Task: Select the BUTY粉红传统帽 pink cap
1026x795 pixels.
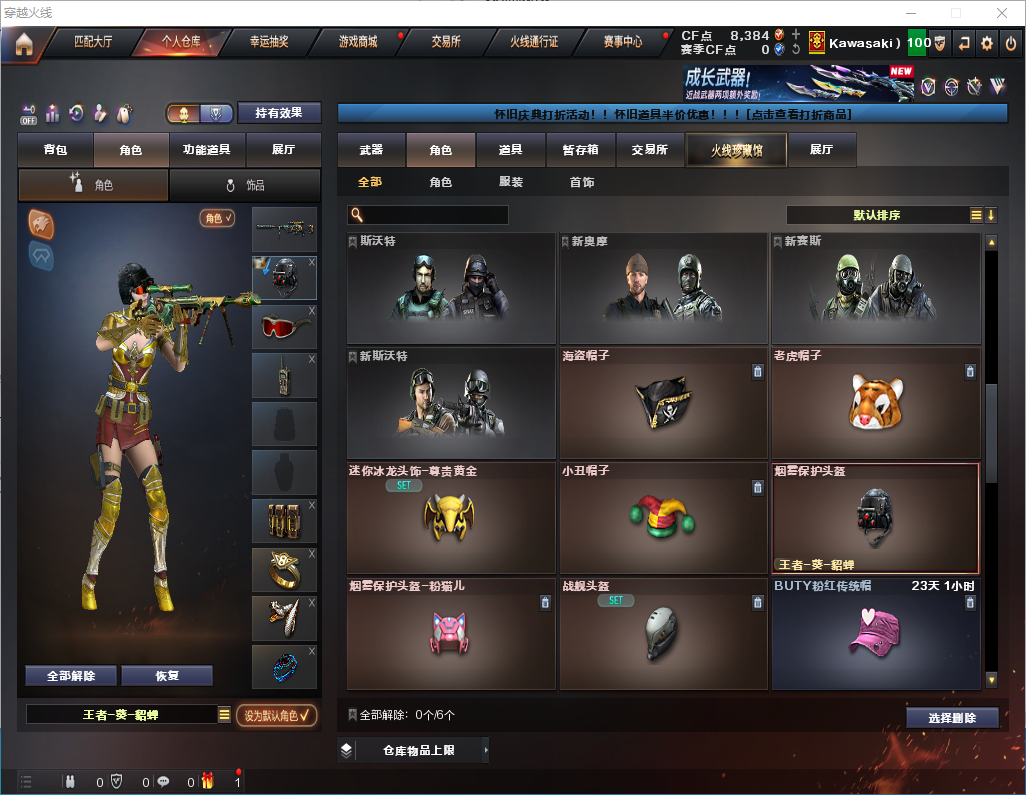Action: click(x=875, y=633)
